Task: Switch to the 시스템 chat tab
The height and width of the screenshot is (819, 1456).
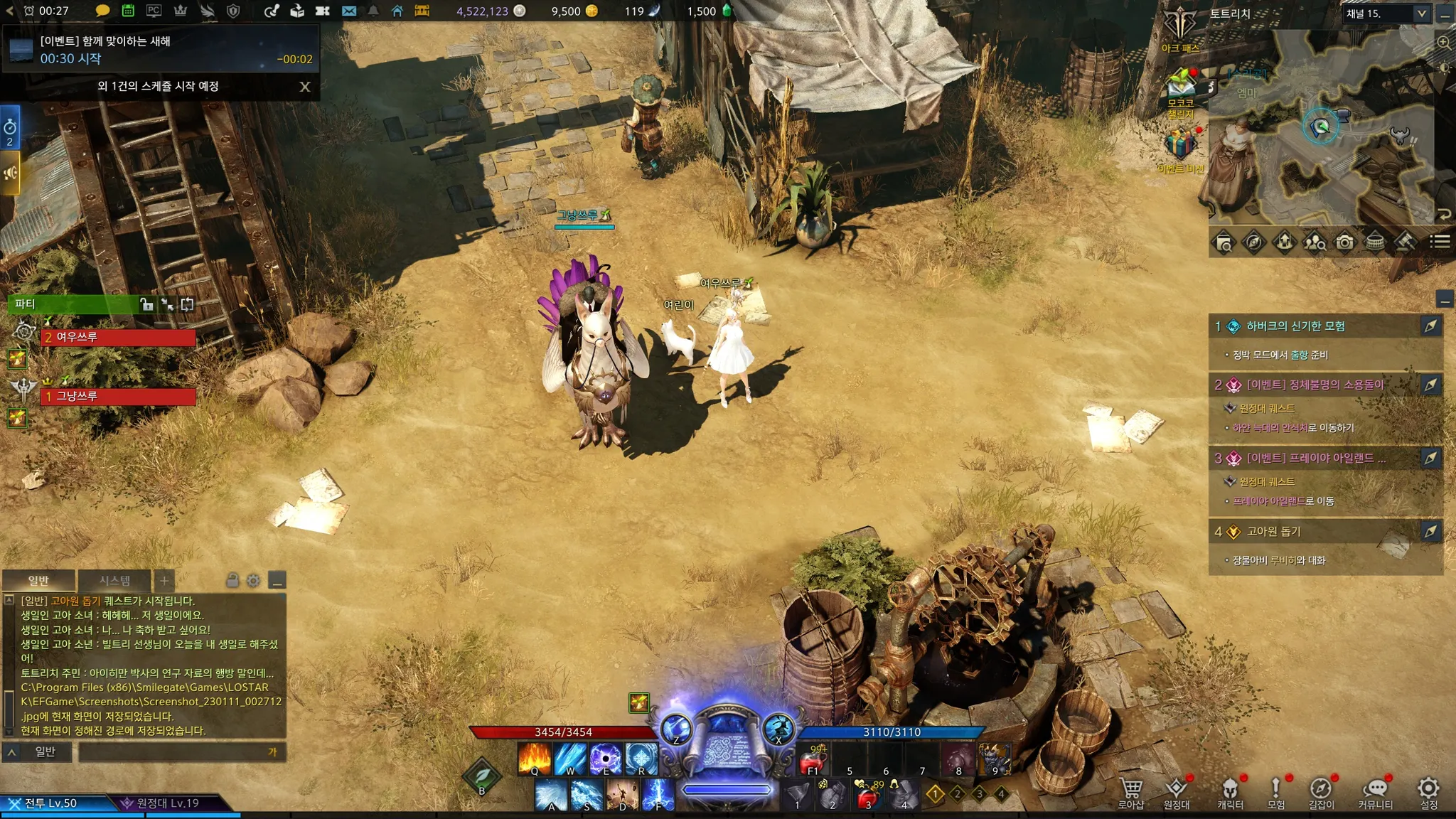Action: point(114,581)
